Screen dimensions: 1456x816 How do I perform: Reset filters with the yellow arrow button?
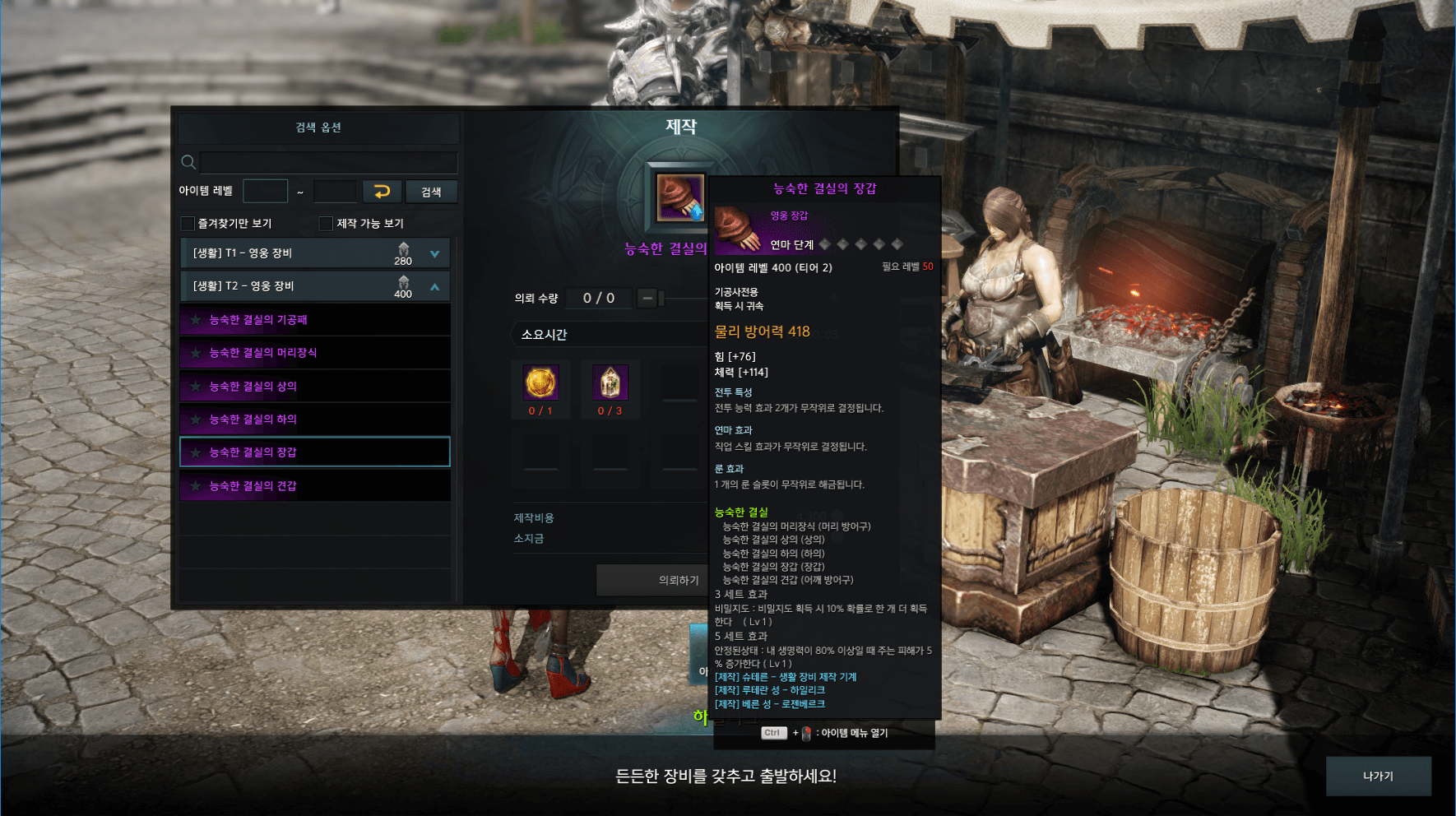382,192
